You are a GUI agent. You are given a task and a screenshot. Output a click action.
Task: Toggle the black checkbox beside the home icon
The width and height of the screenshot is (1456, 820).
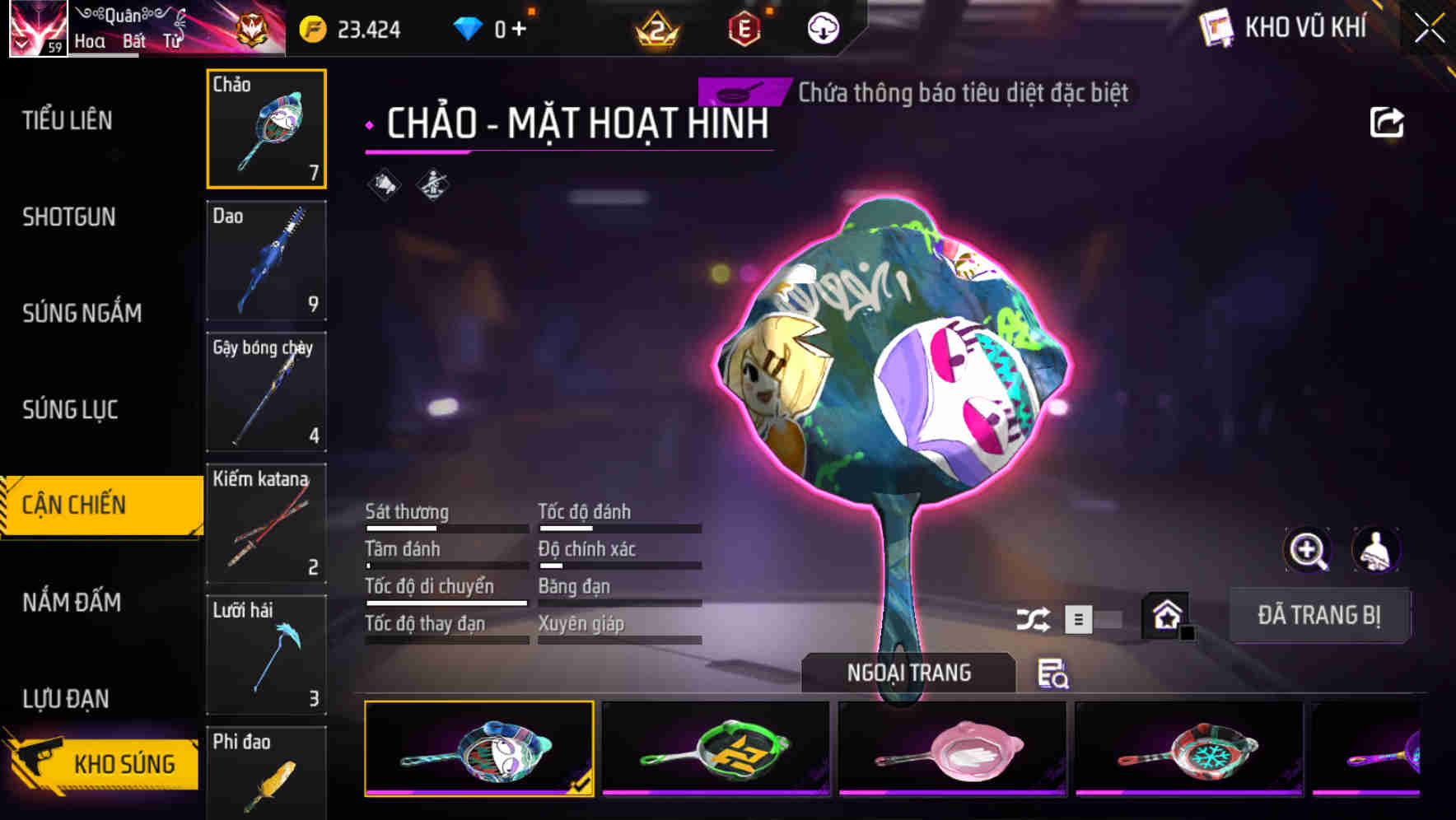tap(1188, 633)
